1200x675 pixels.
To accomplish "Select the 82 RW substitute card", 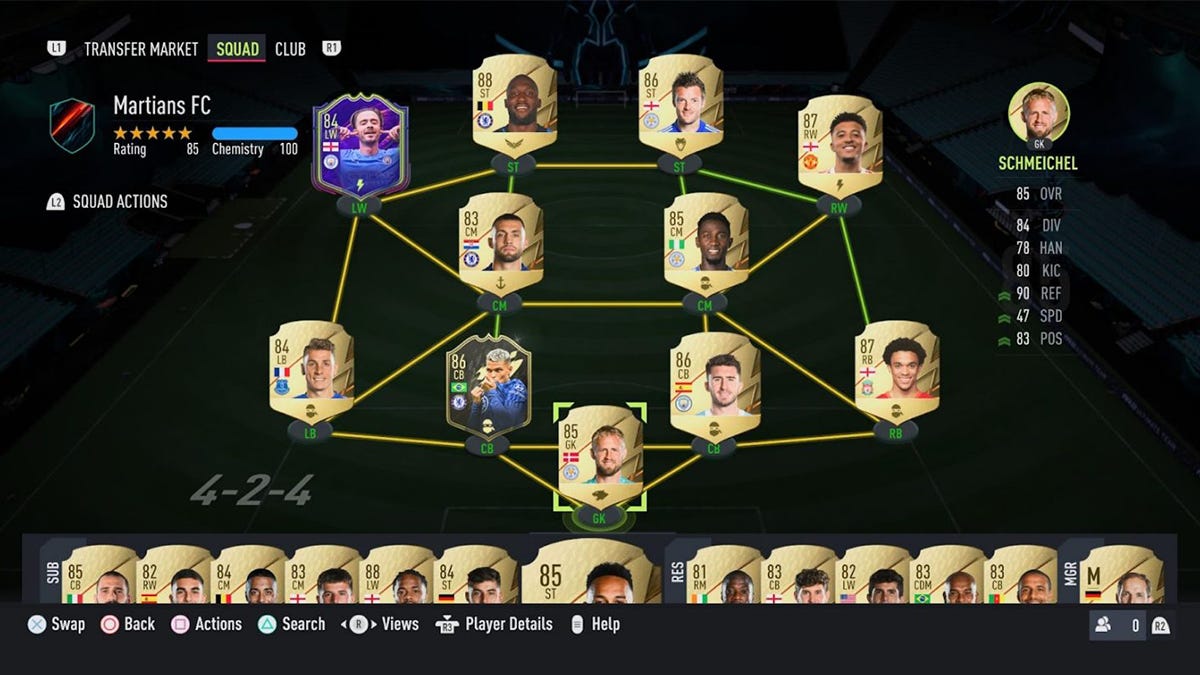I will point(174,574).
